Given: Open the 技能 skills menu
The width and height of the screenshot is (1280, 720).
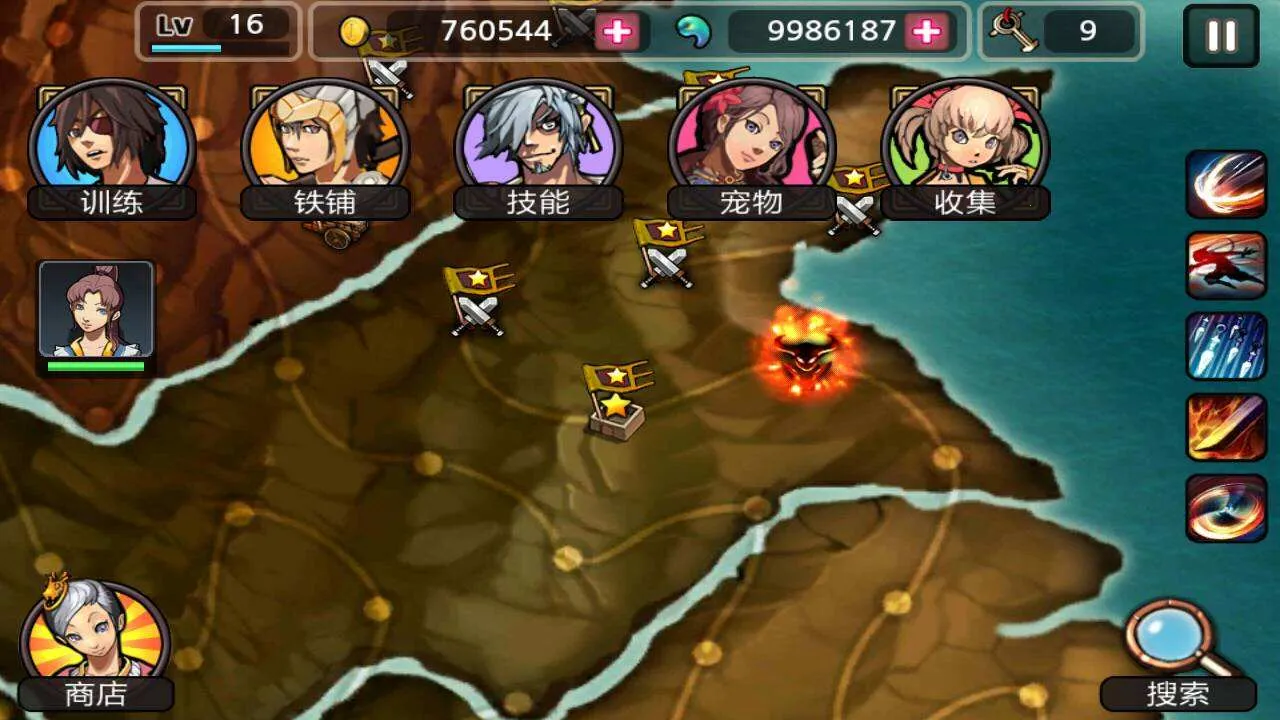Looking at the screenshot, I should pos(538,148).
